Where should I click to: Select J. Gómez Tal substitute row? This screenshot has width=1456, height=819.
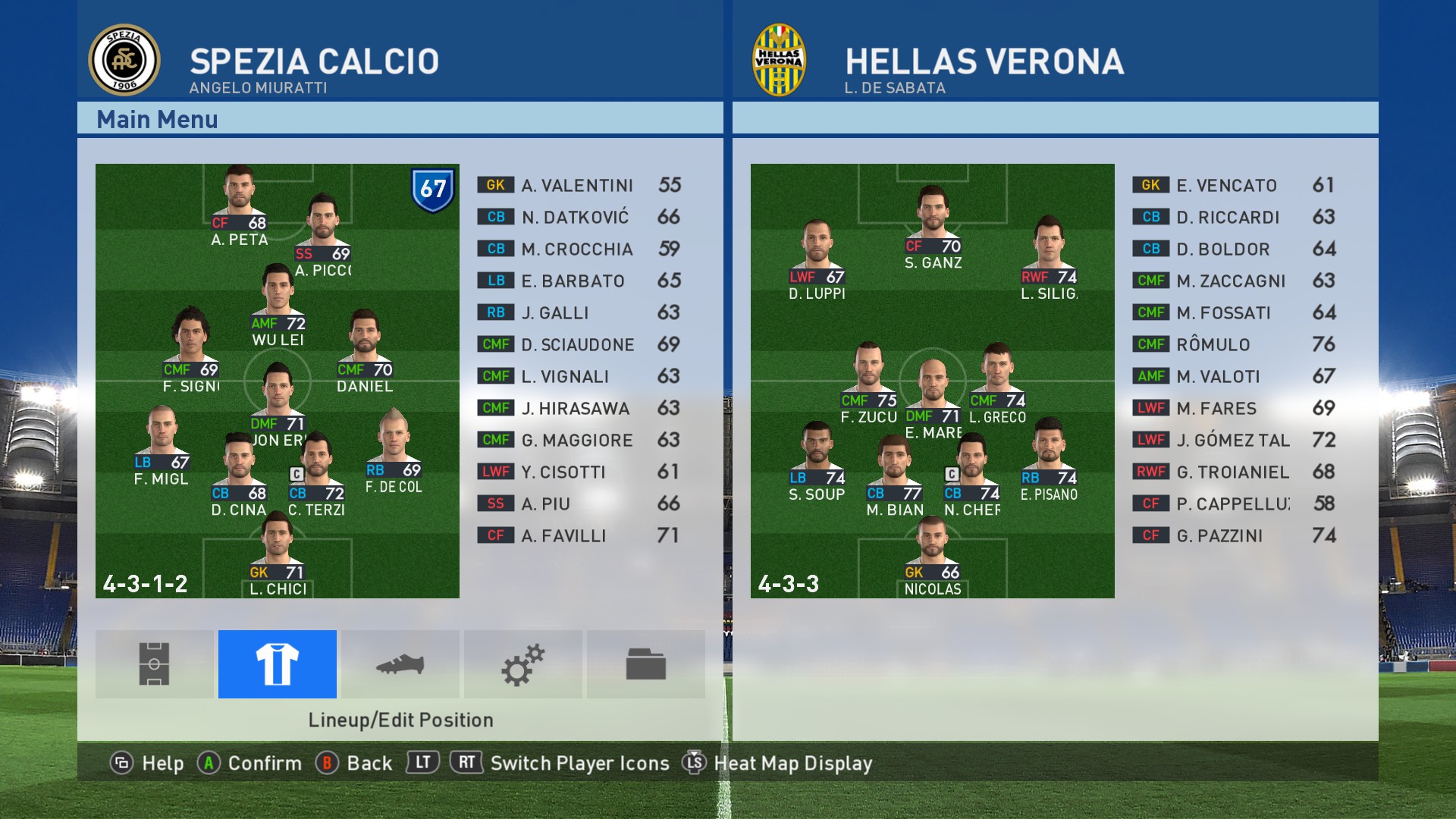pos(1233,441)
